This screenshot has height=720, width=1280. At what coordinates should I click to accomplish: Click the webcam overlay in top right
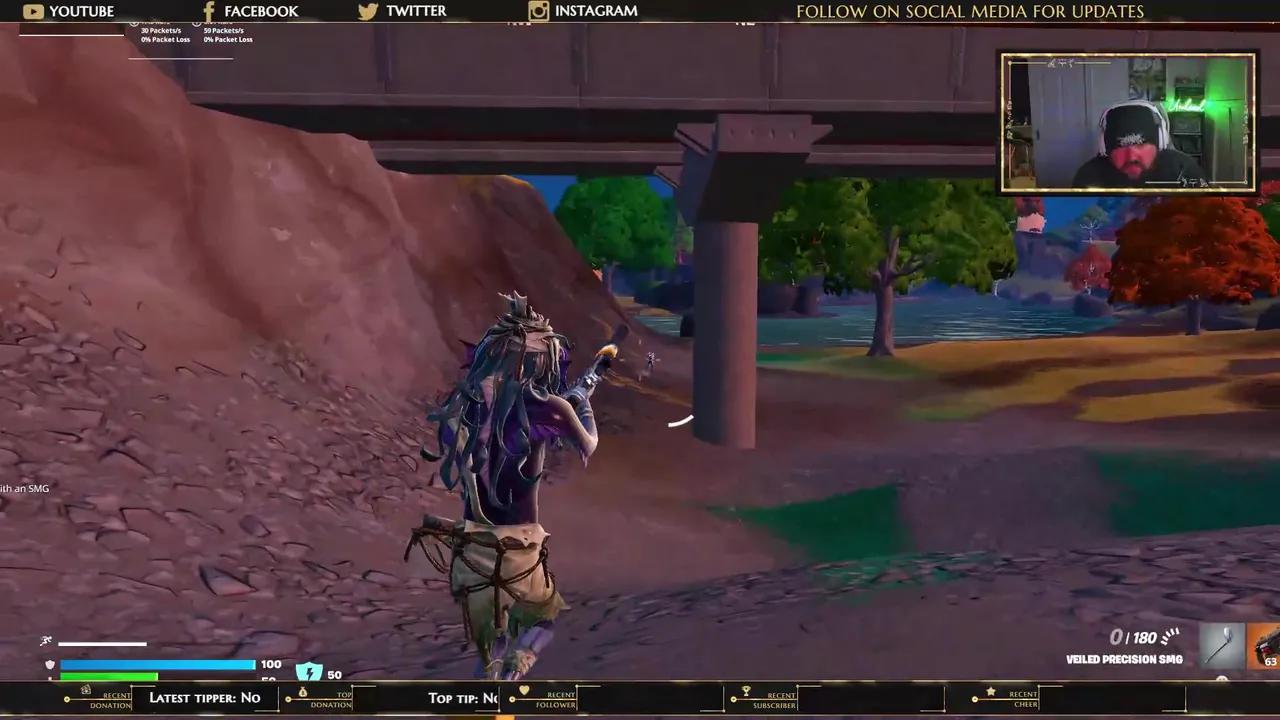[1127, 121]
